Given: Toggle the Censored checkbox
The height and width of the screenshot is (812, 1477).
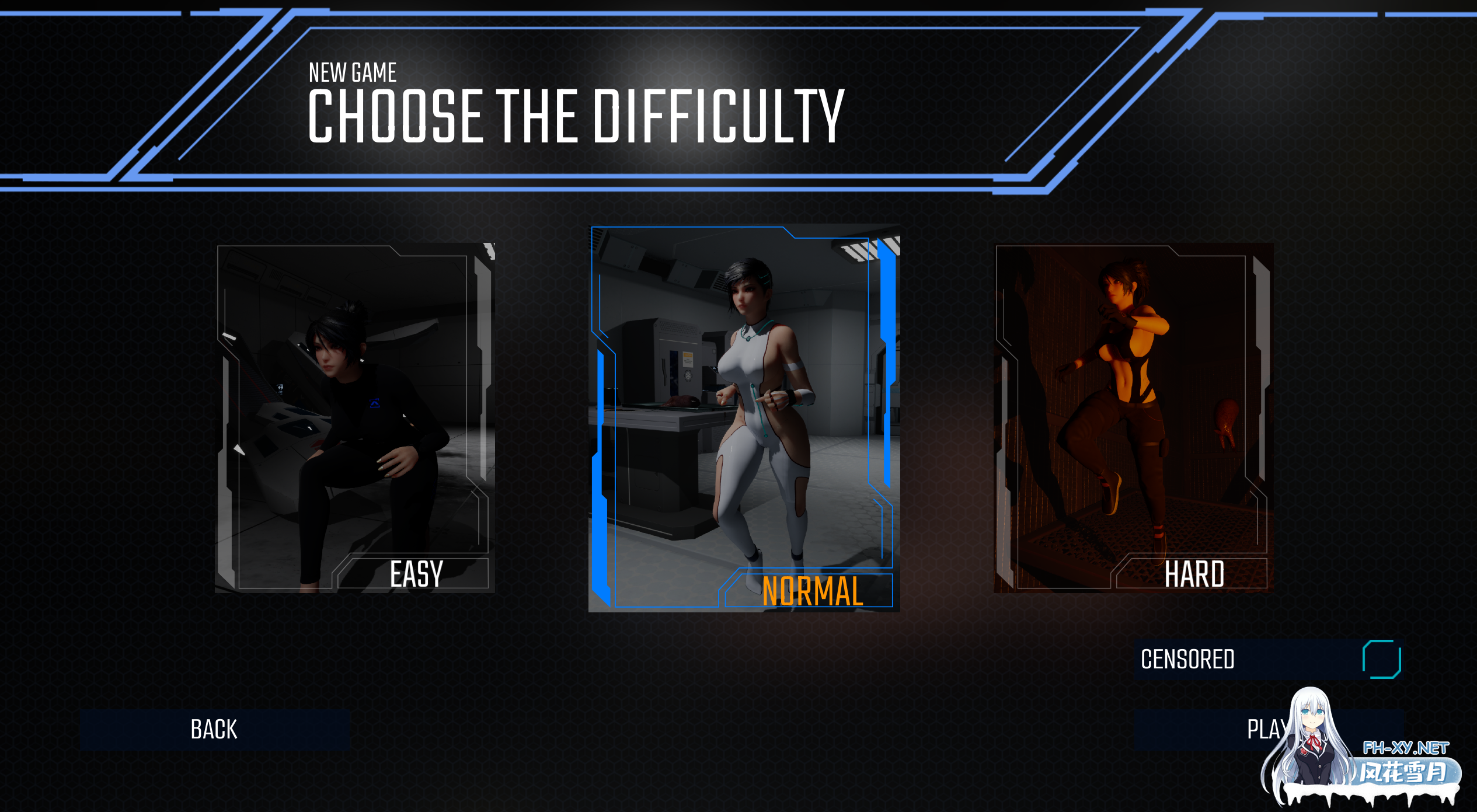Looking at the screenshot, I should coord(1381,660).
